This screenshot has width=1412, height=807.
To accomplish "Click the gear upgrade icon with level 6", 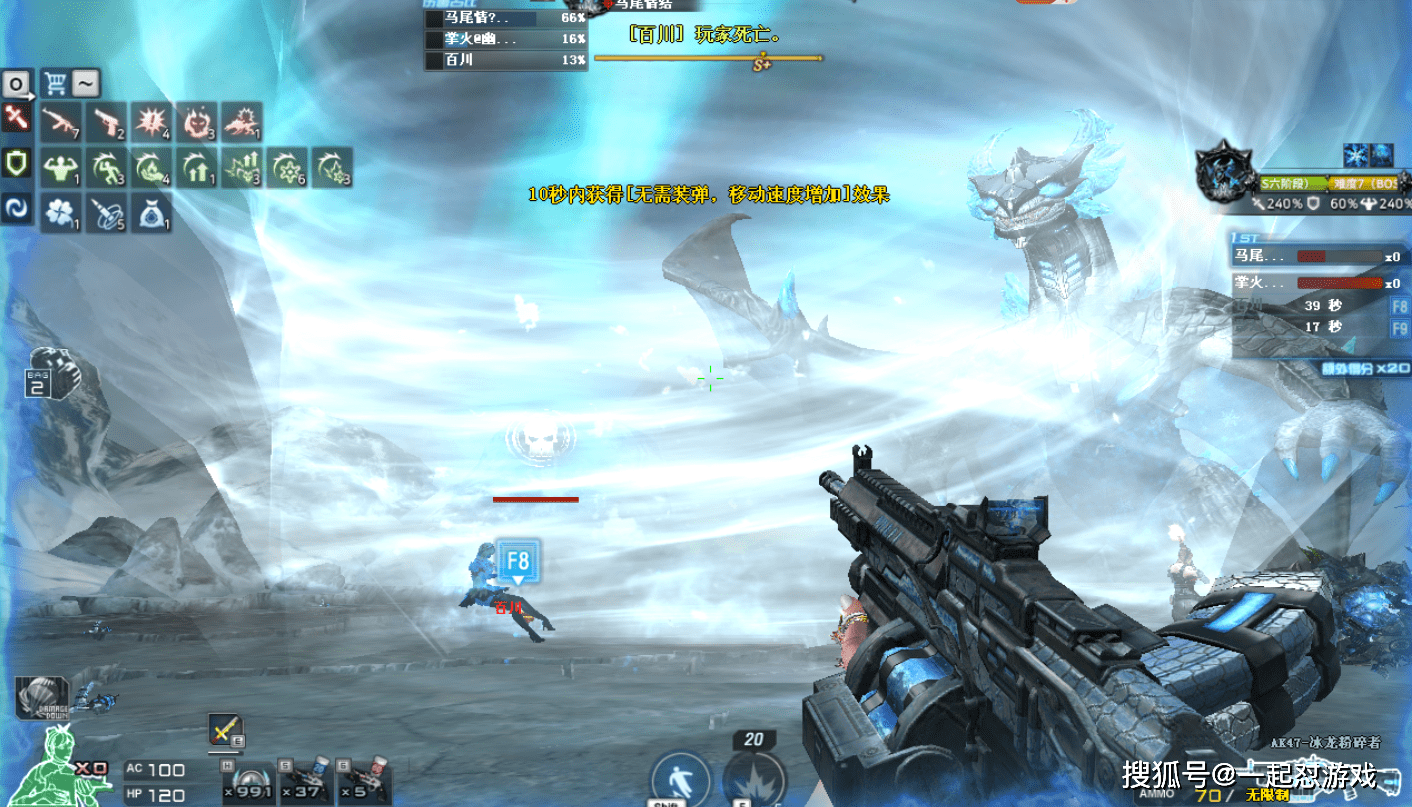I will [x=287, y=167].
